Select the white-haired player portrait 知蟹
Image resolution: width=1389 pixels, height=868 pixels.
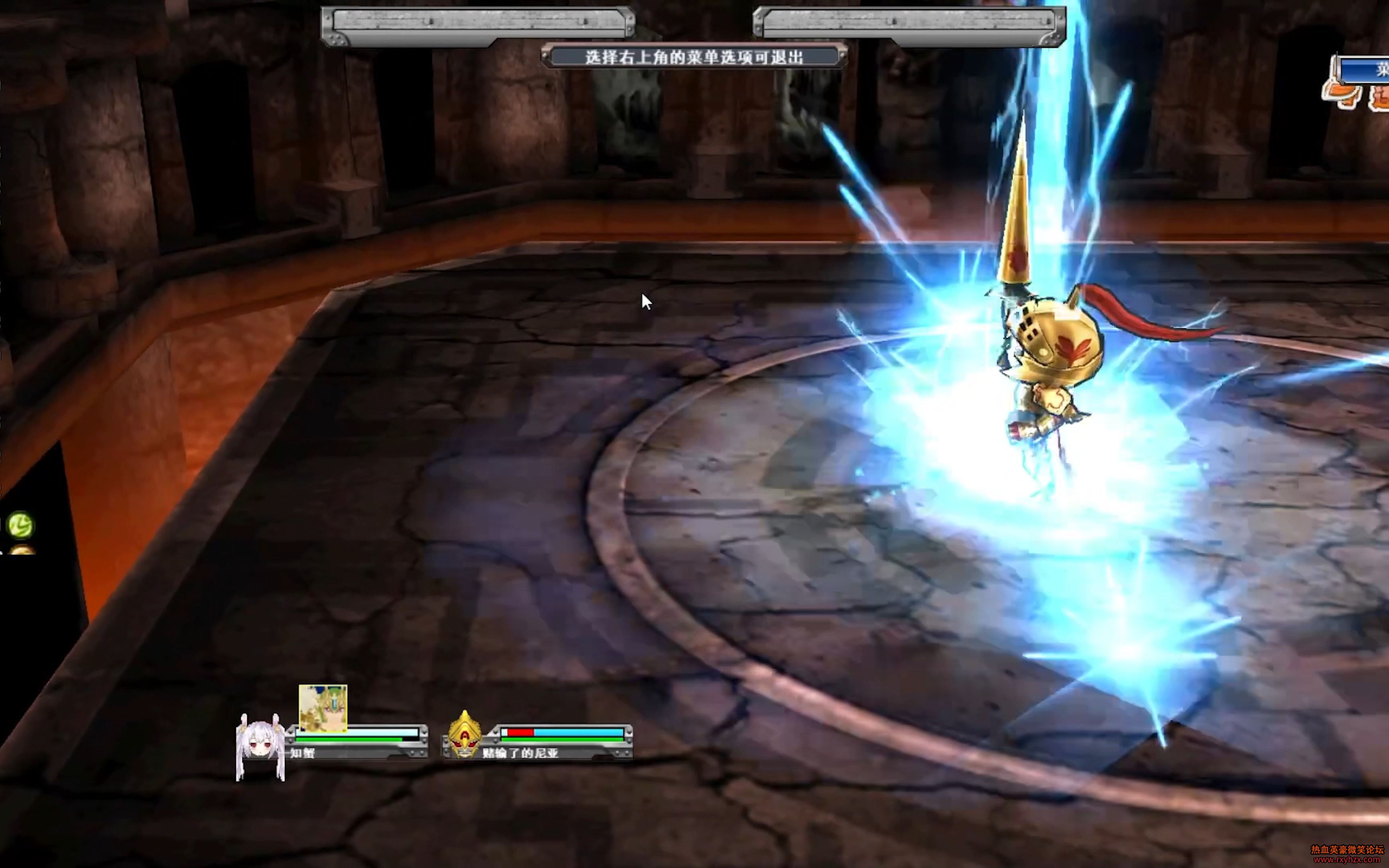[x=260, y=746]
